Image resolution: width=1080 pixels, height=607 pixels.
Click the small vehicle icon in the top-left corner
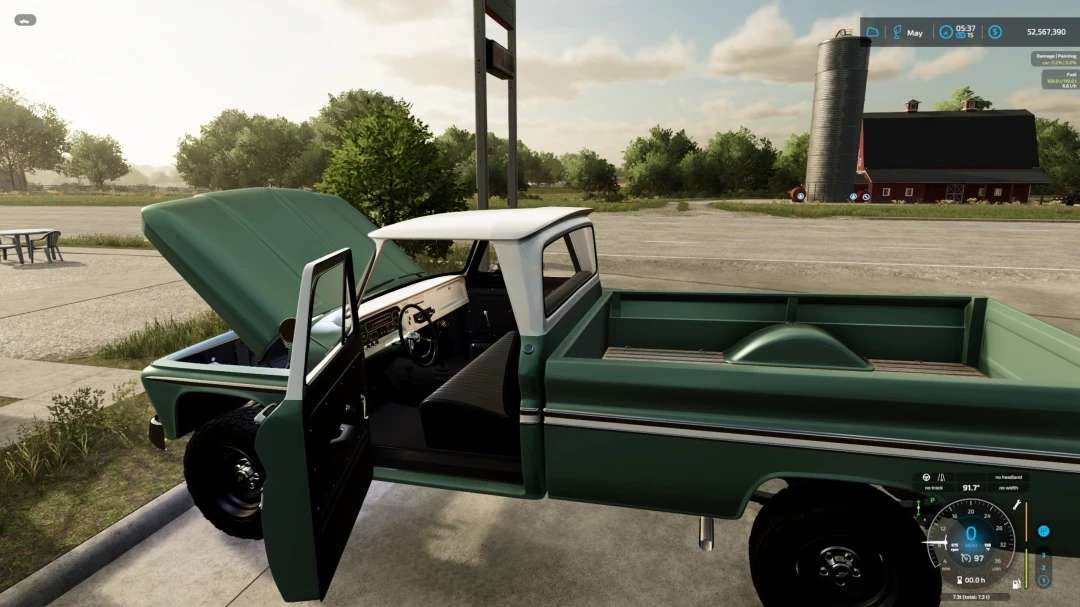[25, 19]
